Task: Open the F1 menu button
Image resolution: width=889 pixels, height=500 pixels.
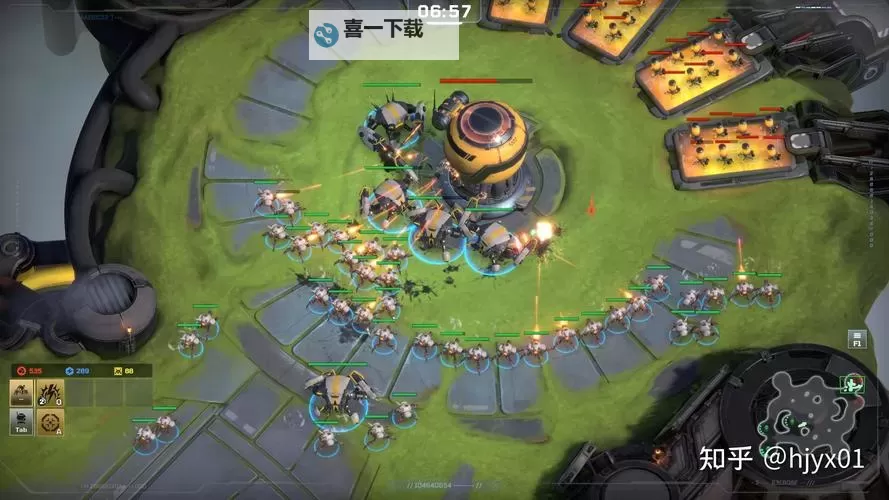Action: (x=857, y=338)
